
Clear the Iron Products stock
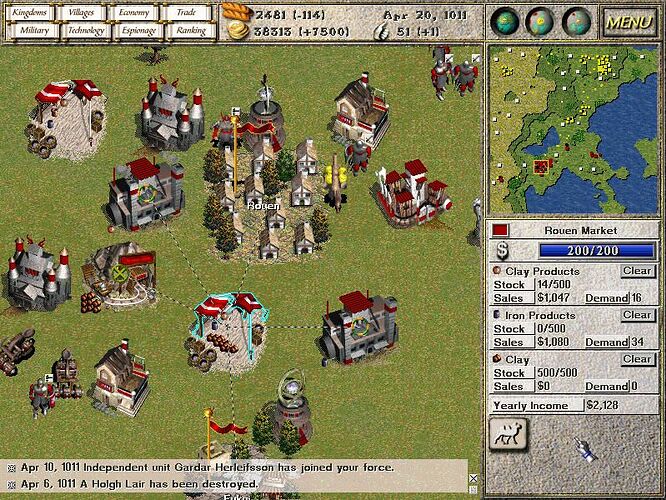(637, 315)
